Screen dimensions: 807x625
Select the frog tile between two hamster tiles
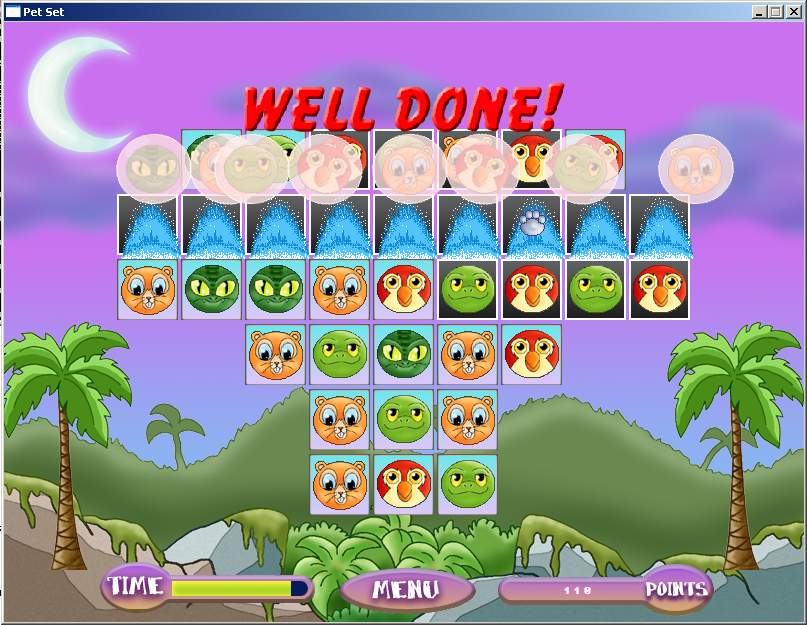coord(404,419)
